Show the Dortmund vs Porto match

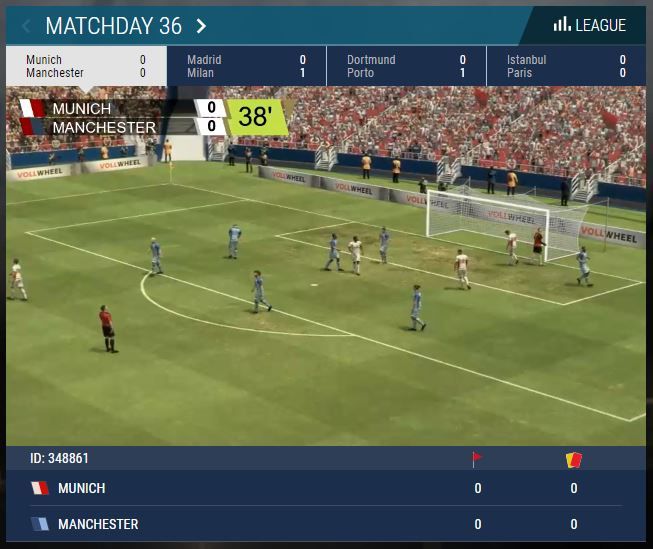tap(406, 66)
